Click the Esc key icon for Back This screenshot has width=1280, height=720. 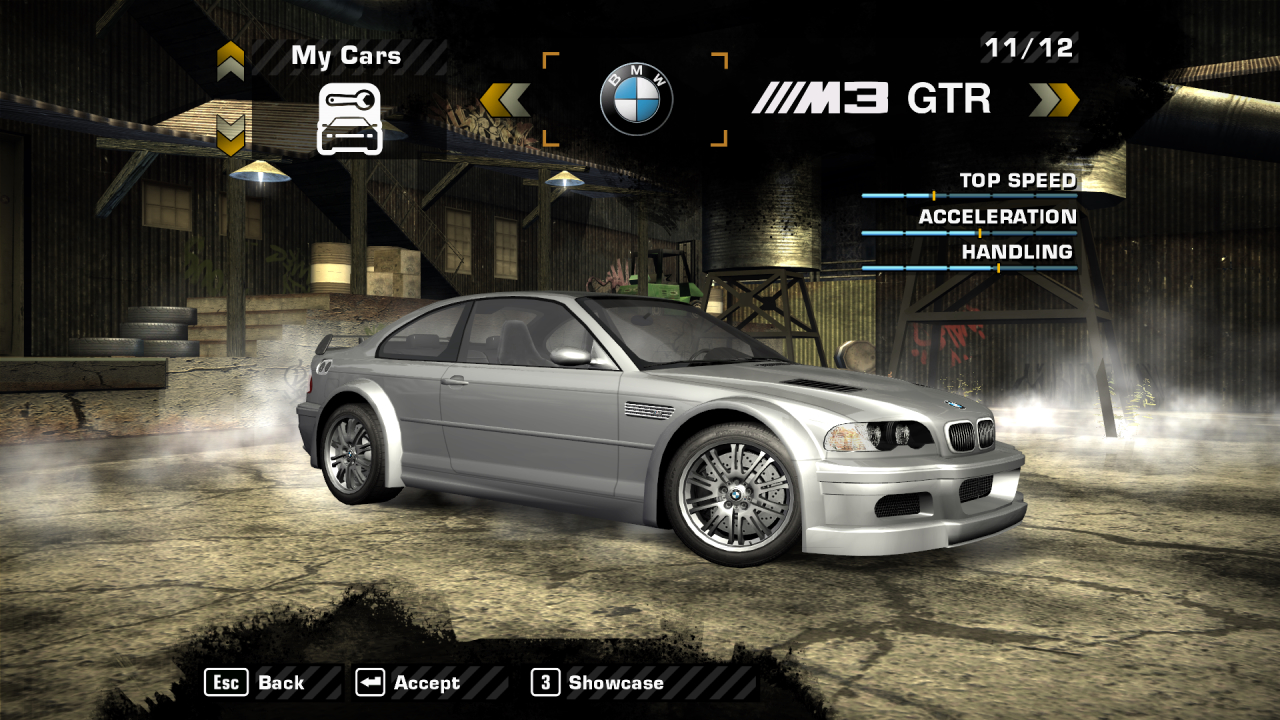(228, 683)
